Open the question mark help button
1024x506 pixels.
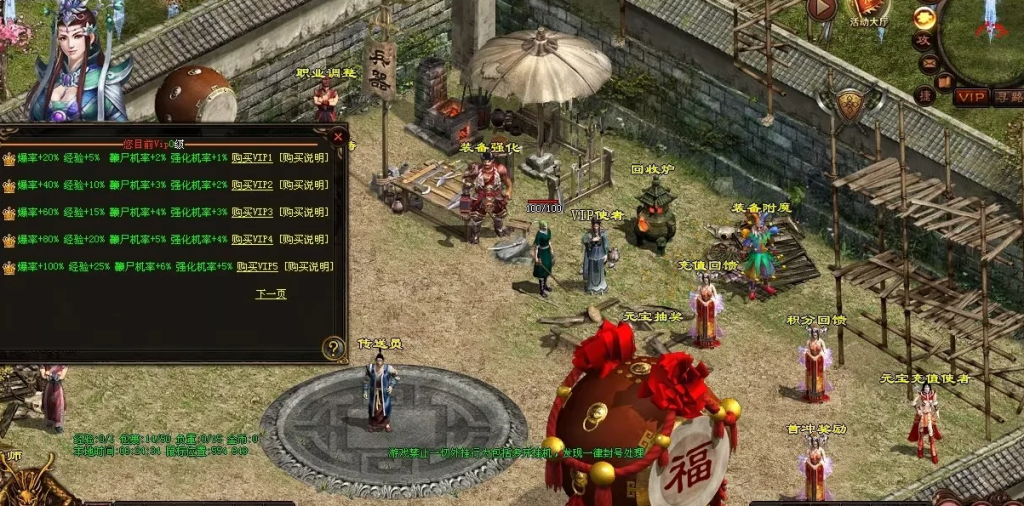point(334,348)
